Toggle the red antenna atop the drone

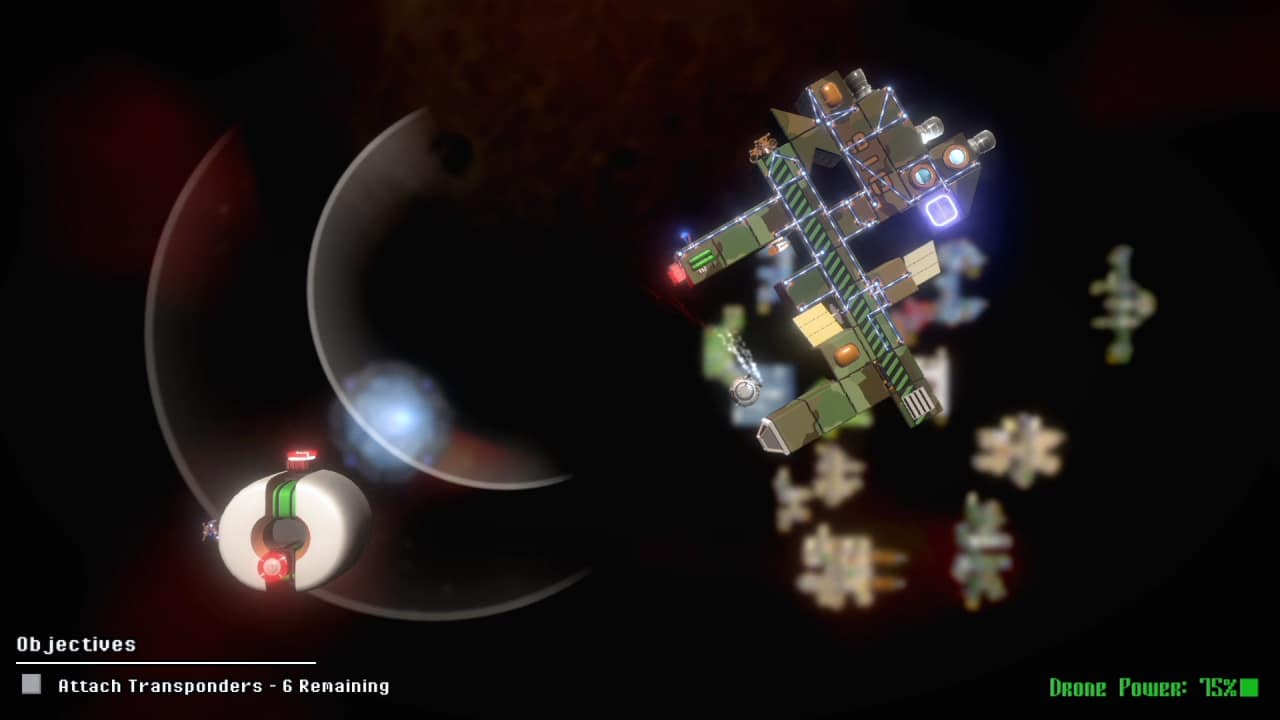tap(300, 458)
